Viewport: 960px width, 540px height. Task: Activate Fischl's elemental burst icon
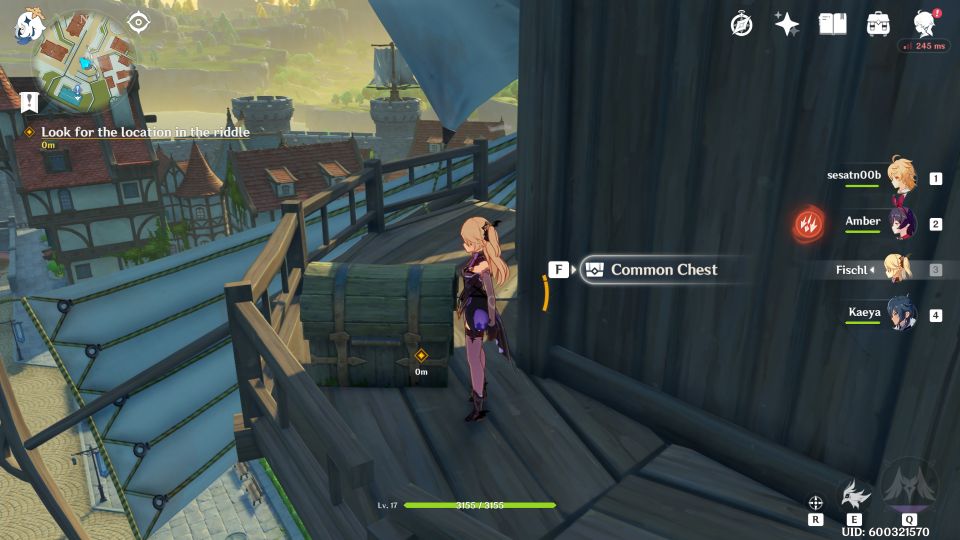click(x=909, y=487)
